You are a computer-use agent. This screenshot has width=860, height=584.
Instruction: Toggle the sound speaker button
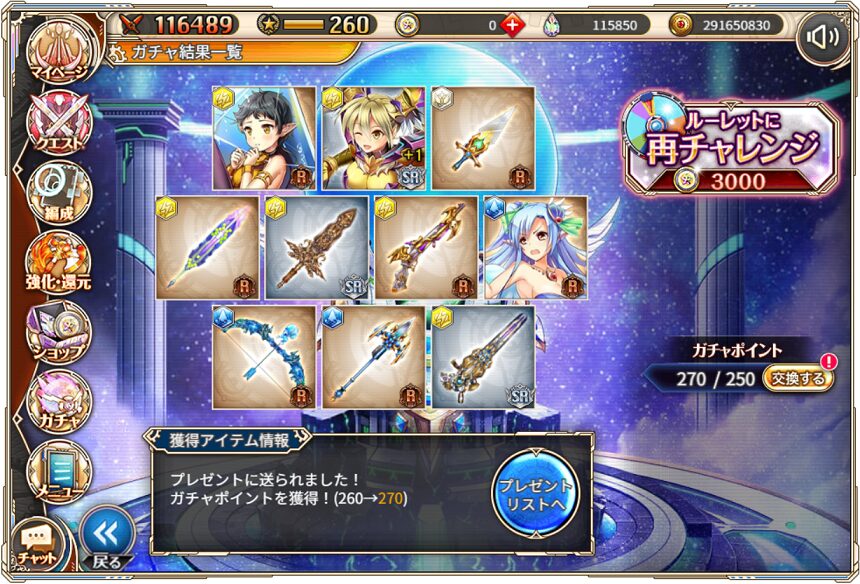823,38
